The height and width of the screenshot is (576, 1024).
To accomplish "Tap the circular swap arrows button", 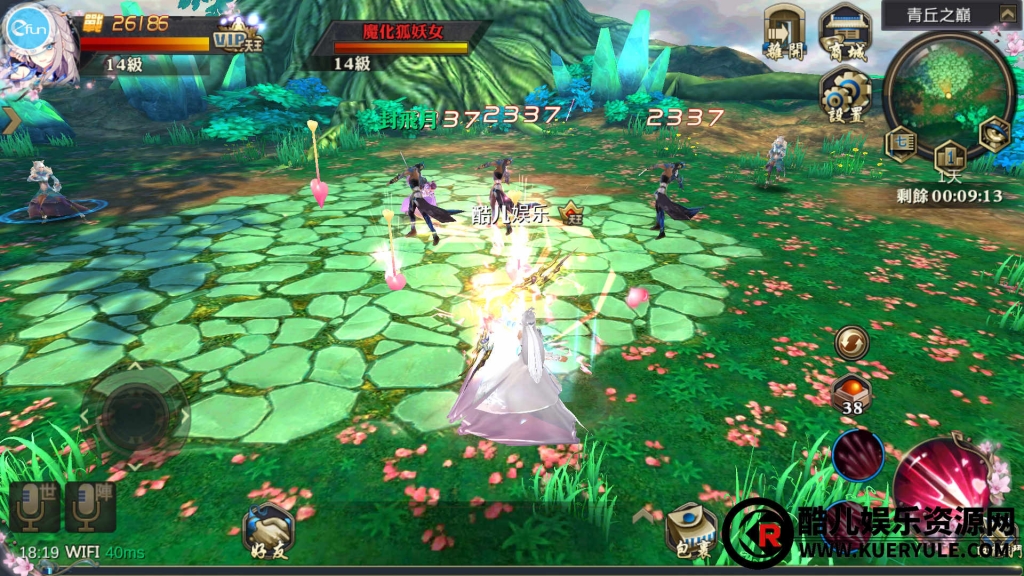I will pos(851,343).
